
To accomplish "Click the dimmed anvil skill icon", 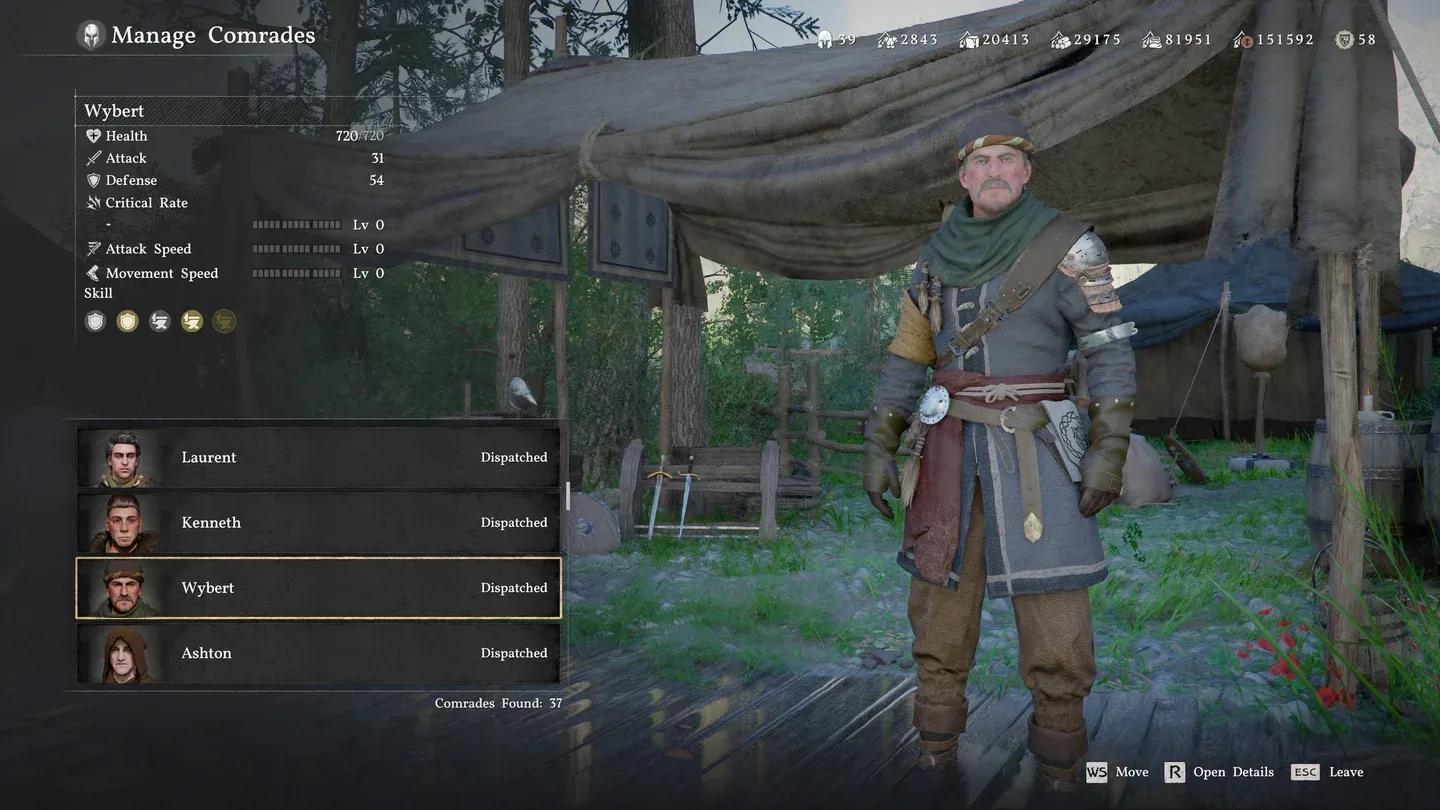I will 224,321.
